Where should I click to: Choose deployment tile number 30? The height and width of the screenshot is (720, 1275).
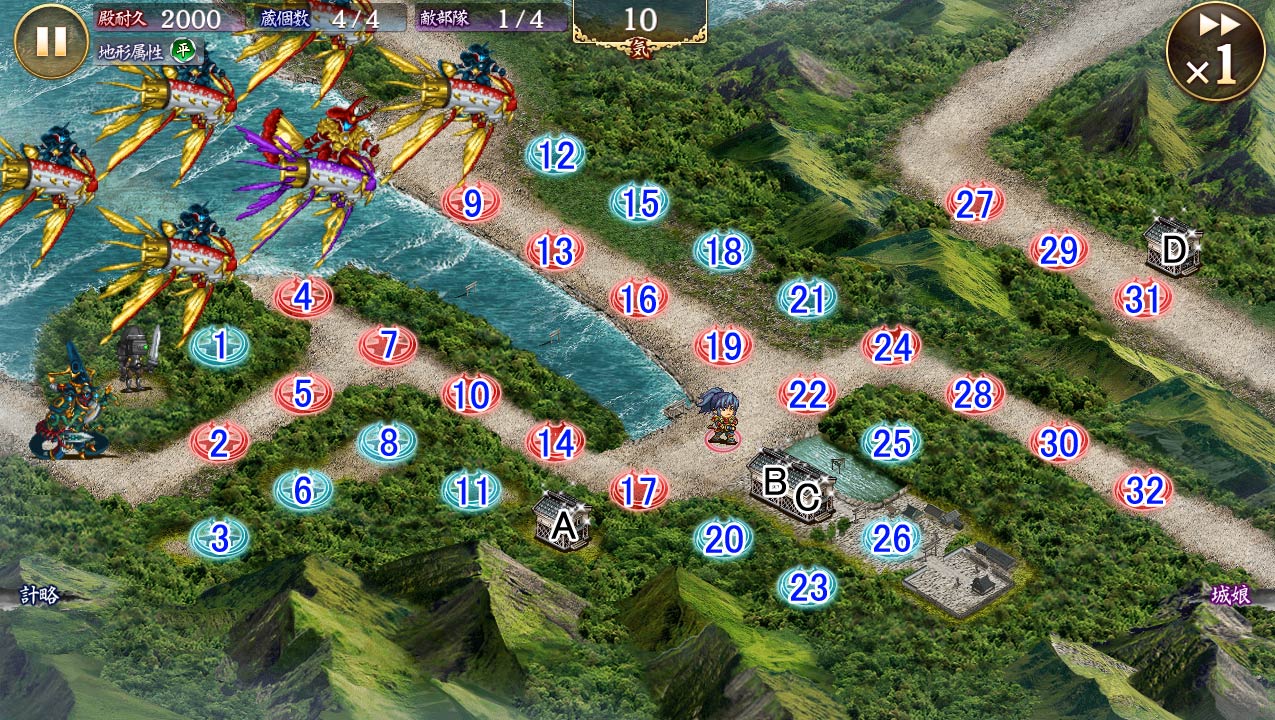click(x=1059, y=442)
